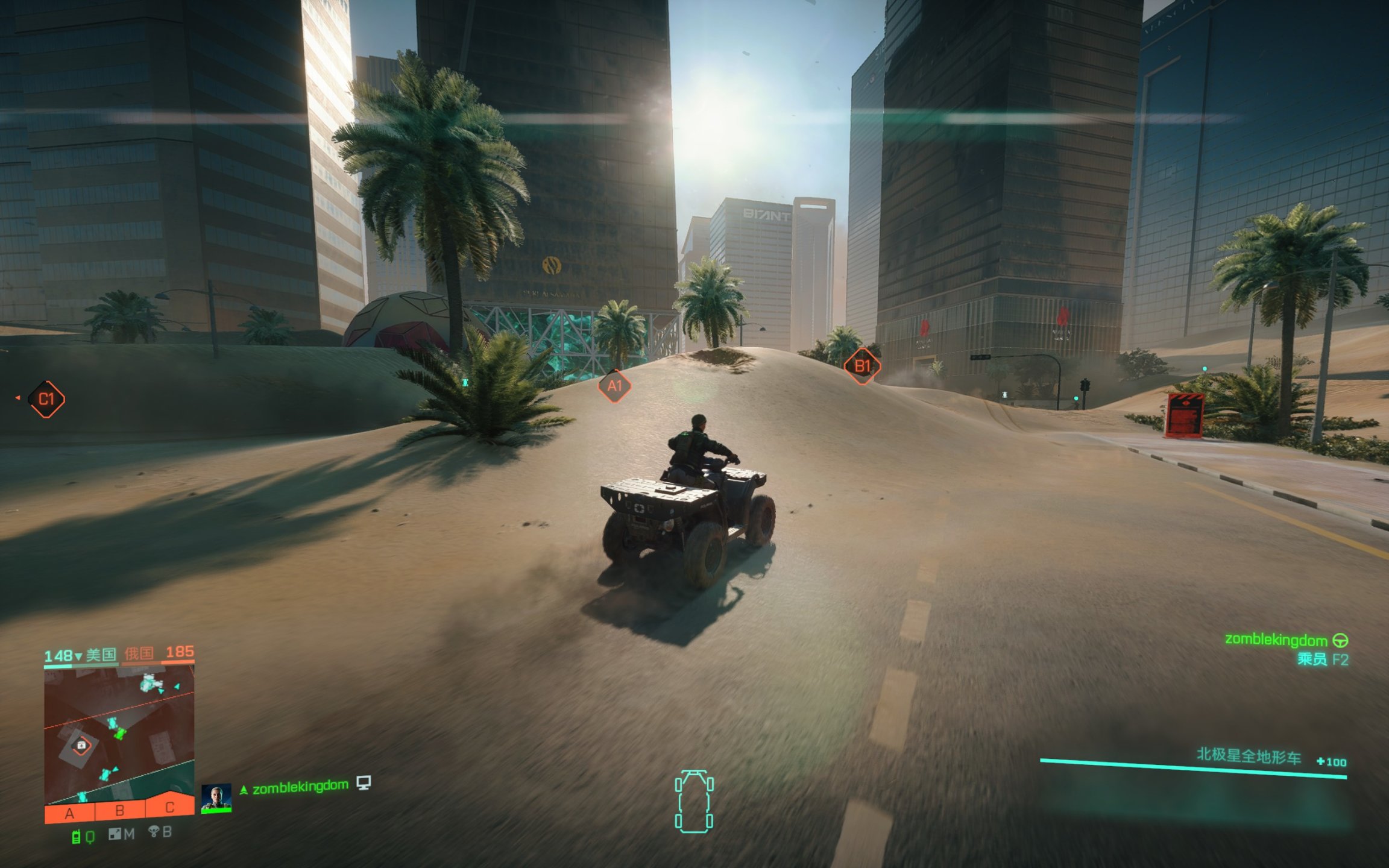Click the A1 objective marker

(x=614, y=386)
